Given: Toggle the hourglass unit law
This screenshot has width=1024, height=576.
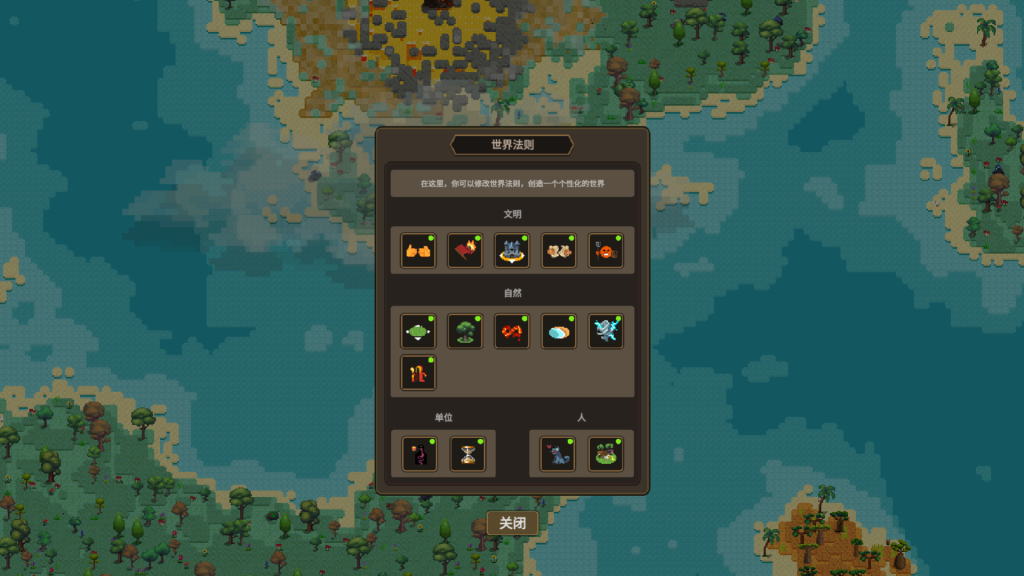Looking at the screenshot, I should [x=467, y=455].
